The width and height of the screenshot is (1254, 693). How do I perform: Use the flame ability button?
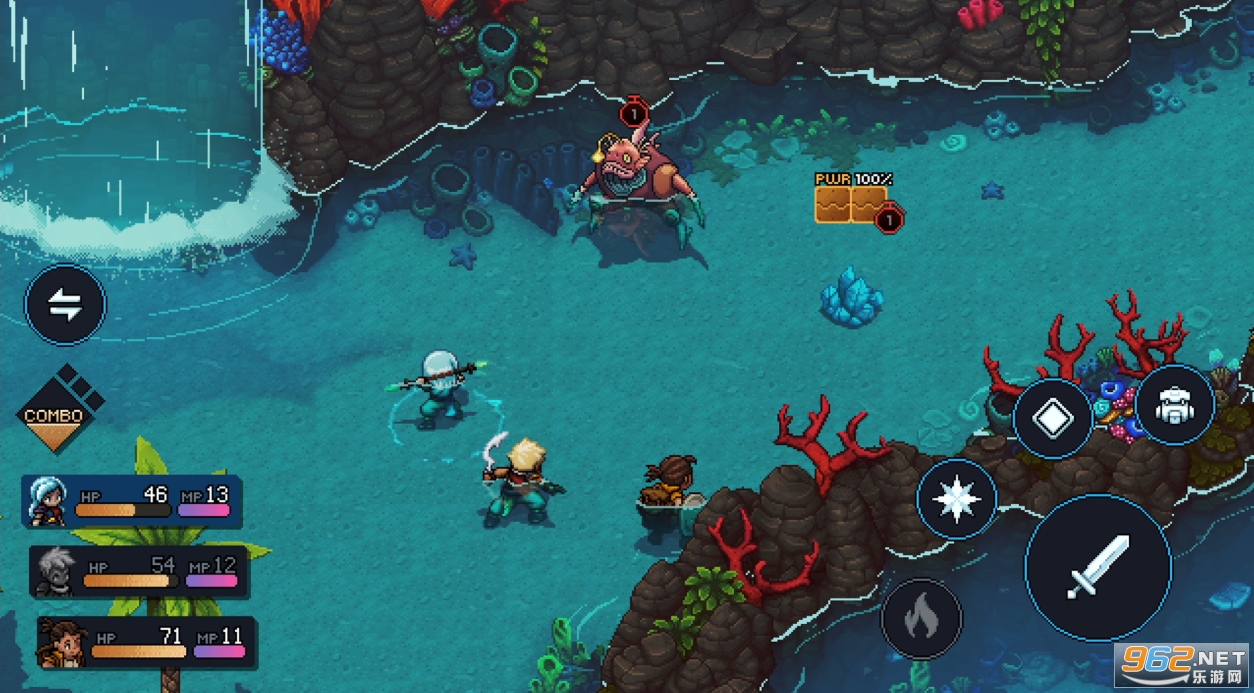click(x=921, y=619)
